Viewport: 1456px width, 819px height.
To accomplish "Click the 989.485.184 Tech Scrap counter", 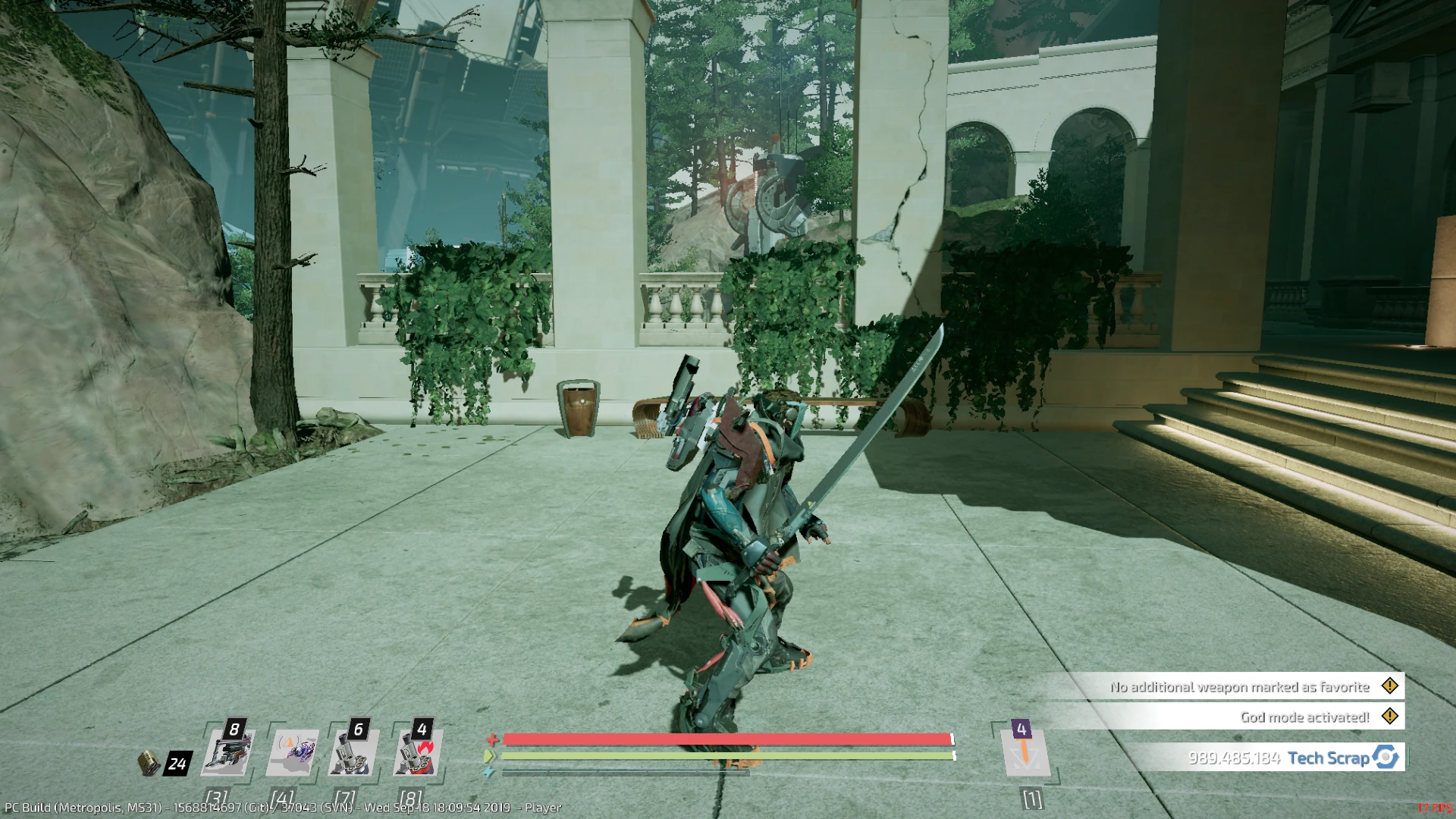I will [x=1236, y=758].
